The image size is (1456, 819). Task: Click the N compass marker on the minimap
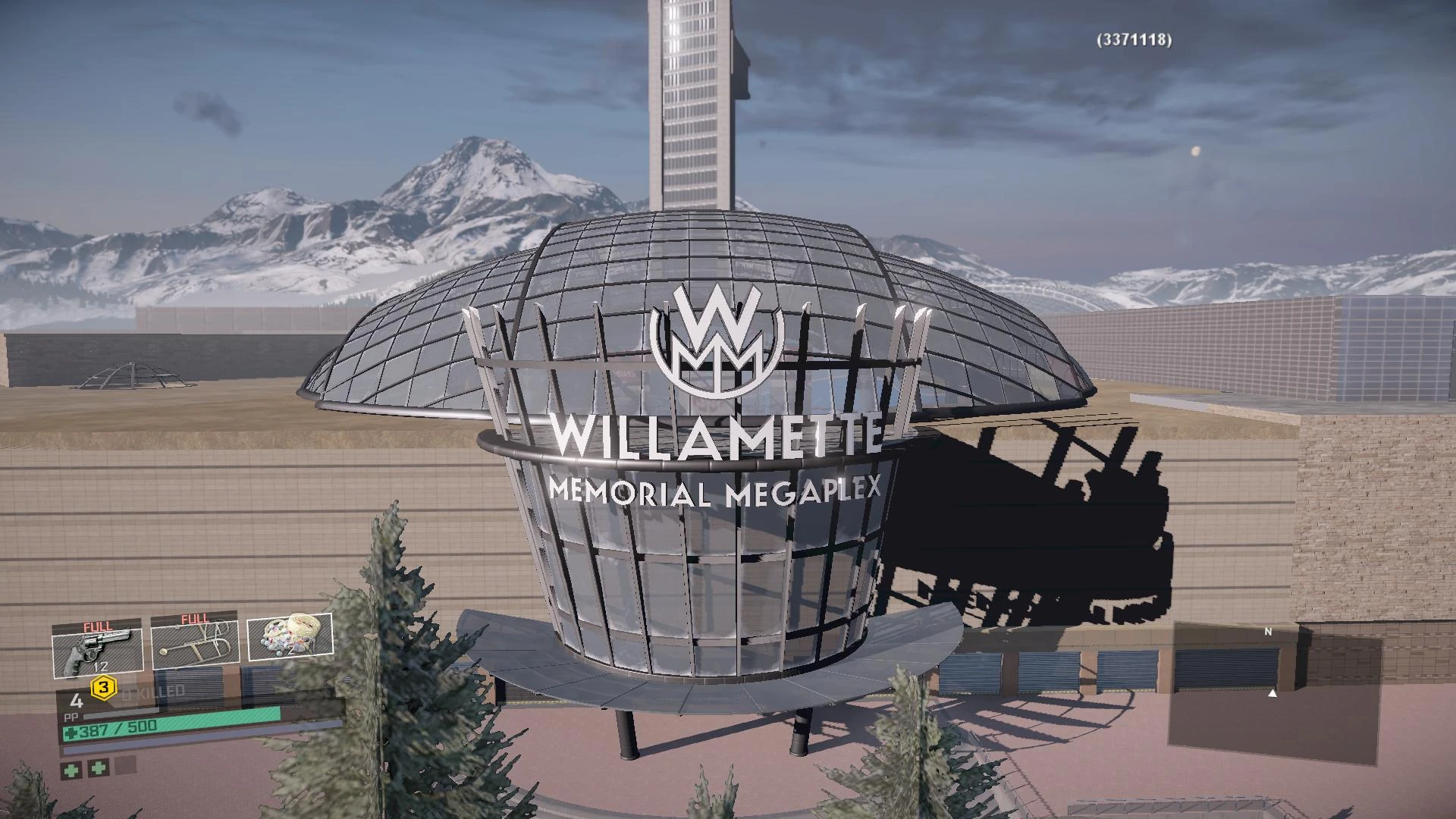pos(1268,632)
